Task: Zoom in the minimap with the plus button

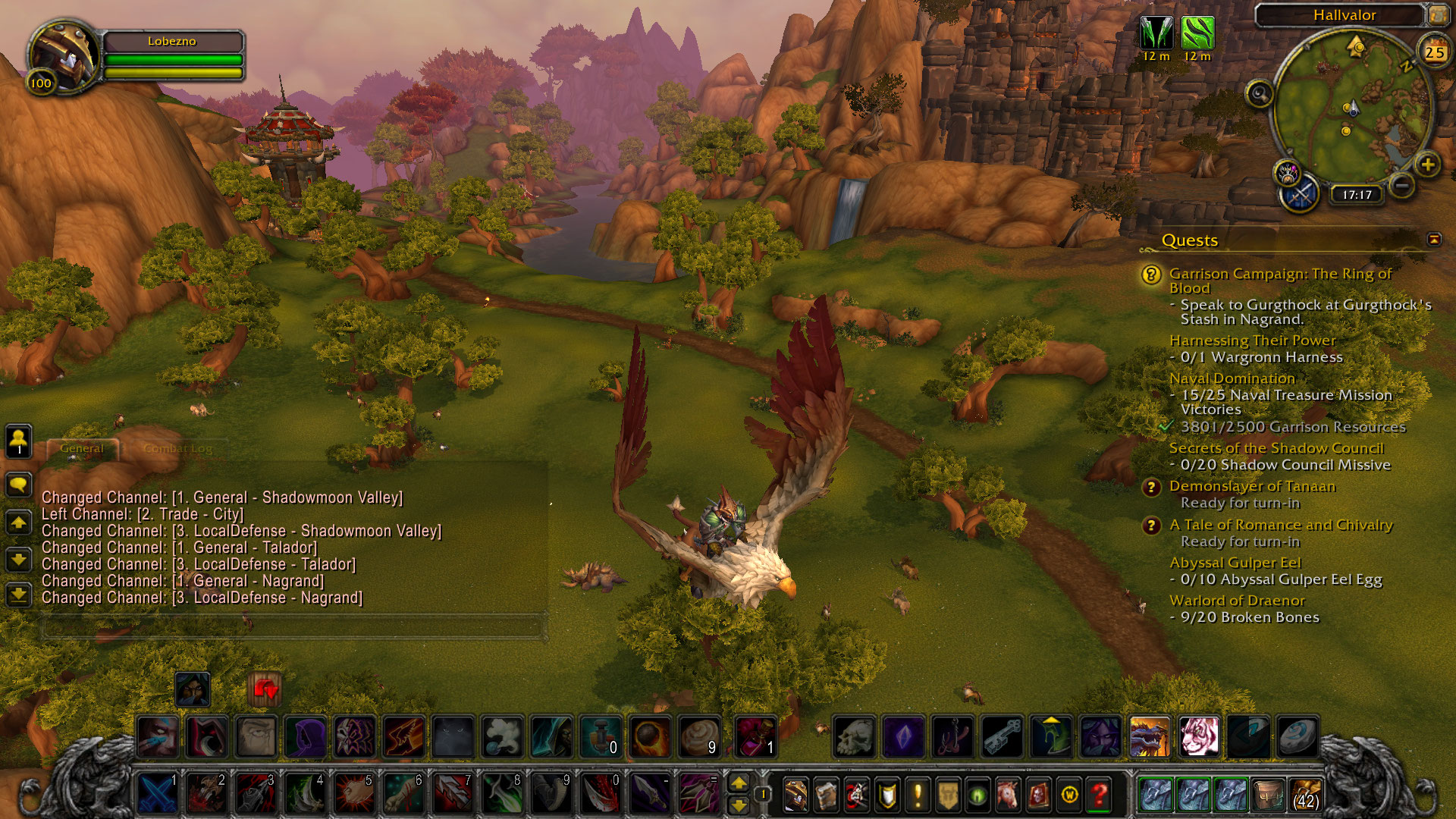Action: [x=1427, y=165]
